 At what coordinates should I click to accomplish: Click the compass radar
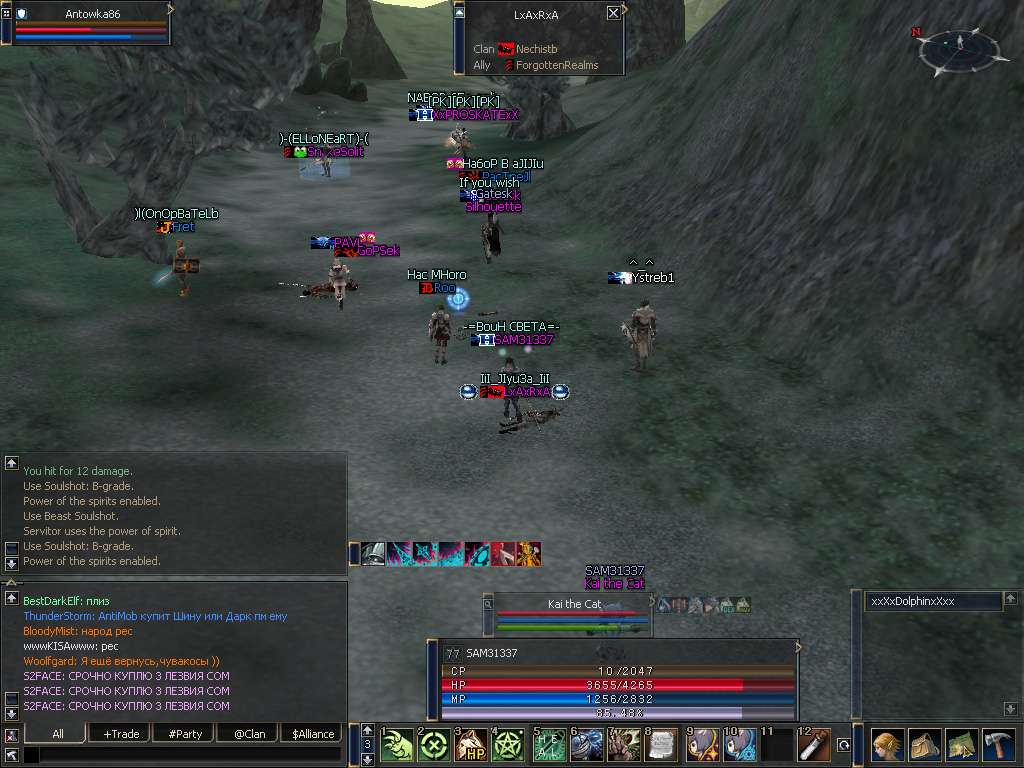pos(959,50)
